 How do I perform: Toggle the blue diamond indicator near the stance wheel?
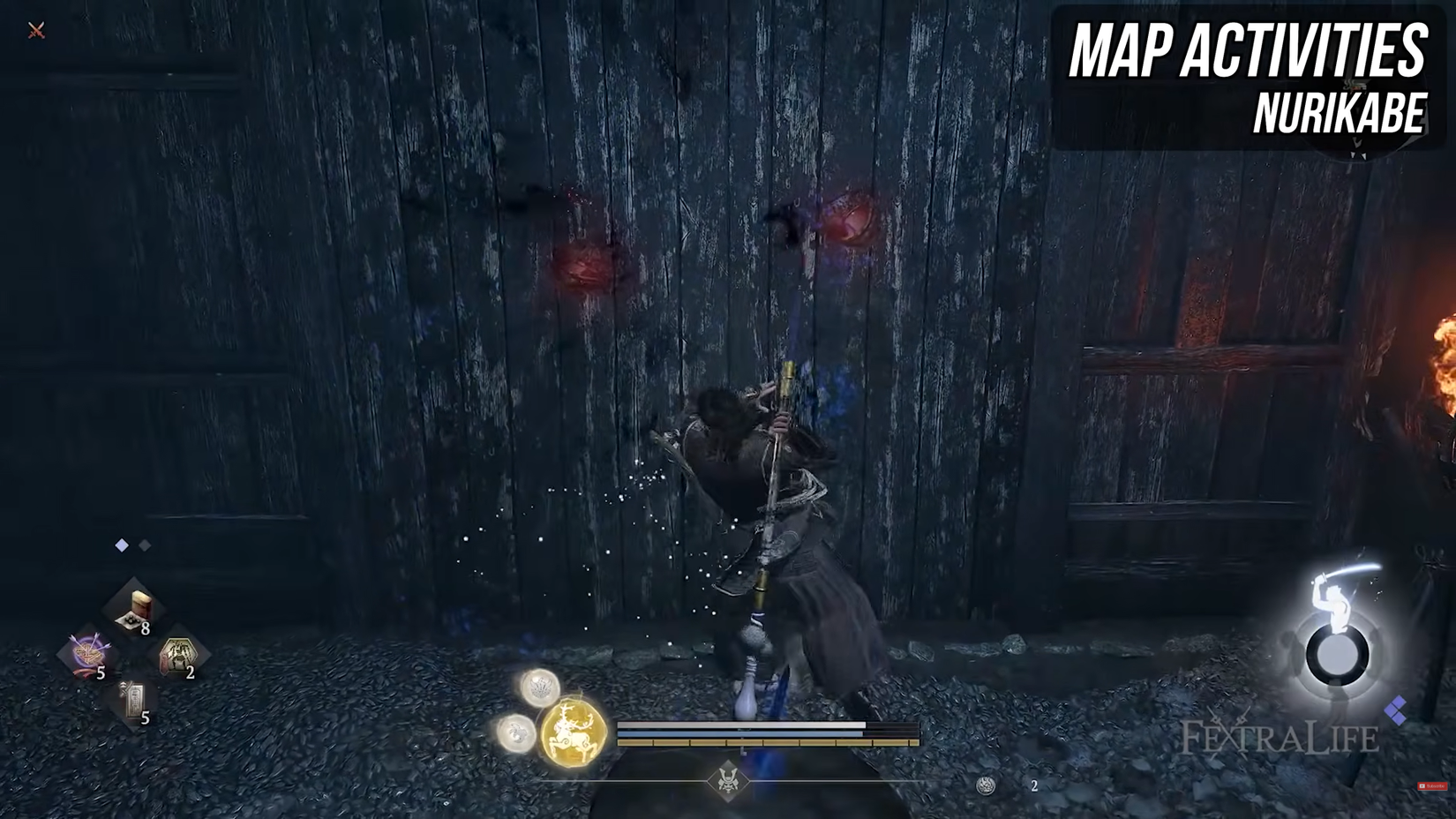coord(1399,707)
